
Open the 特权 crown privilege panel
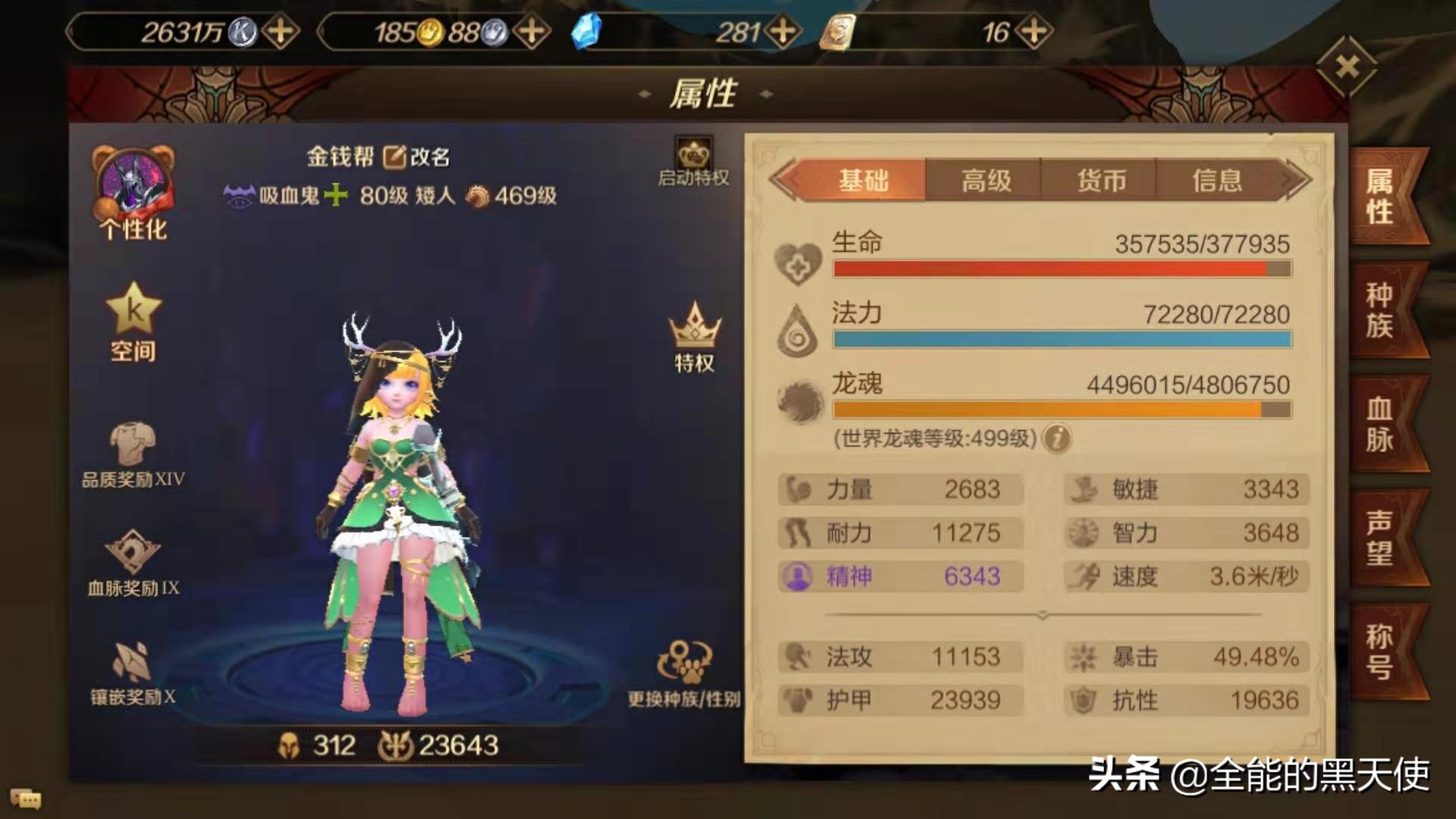(695, 334)
